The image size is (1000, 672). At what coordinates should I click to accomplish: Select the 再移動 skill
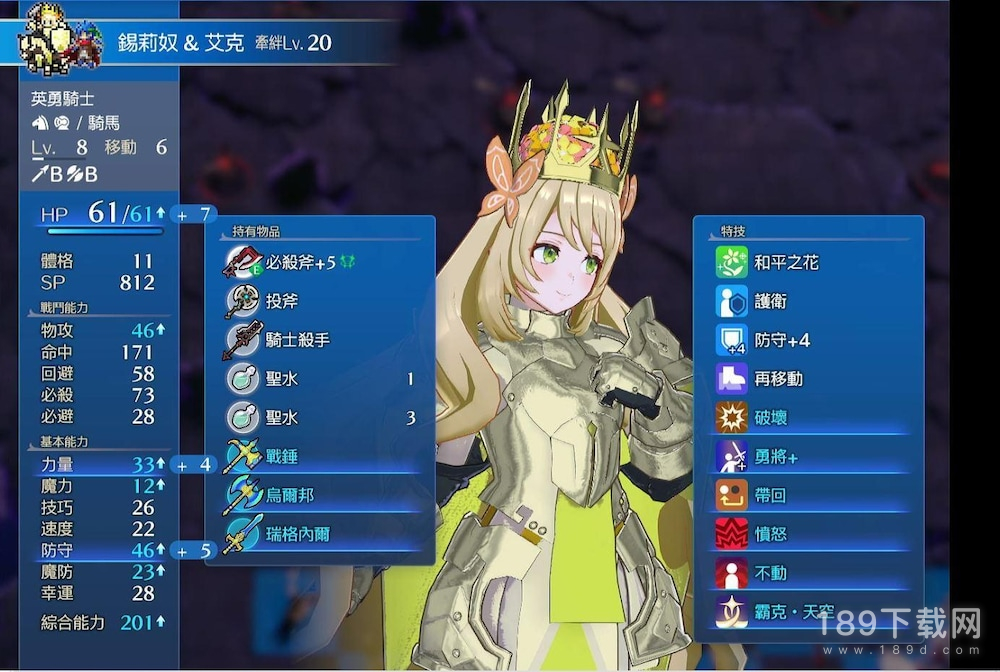778,379
